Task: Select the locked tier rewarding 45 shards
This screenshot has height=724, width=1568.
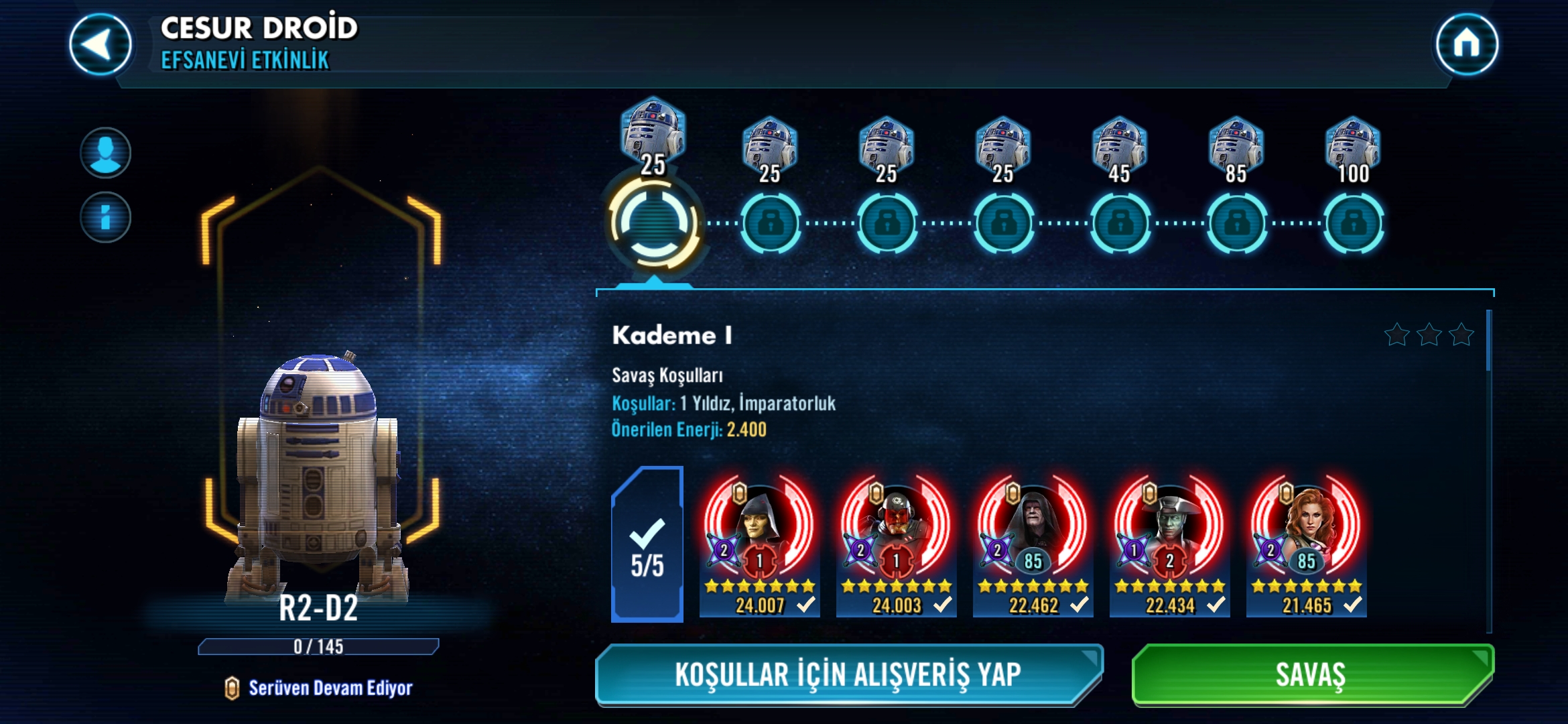Action: (1120, 223)
